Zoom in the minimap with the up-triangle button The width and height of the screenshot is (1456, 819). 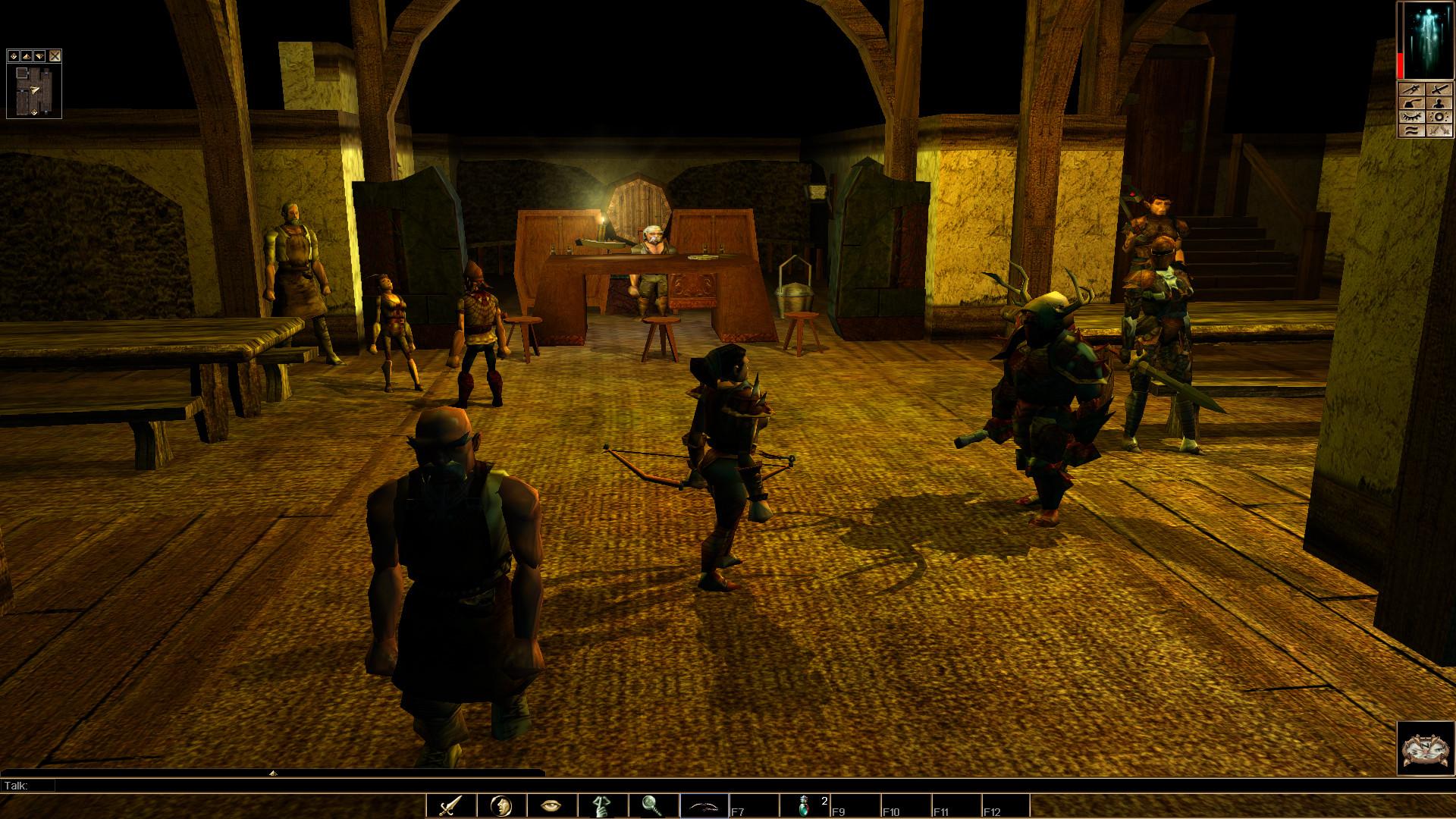[27, 56]
